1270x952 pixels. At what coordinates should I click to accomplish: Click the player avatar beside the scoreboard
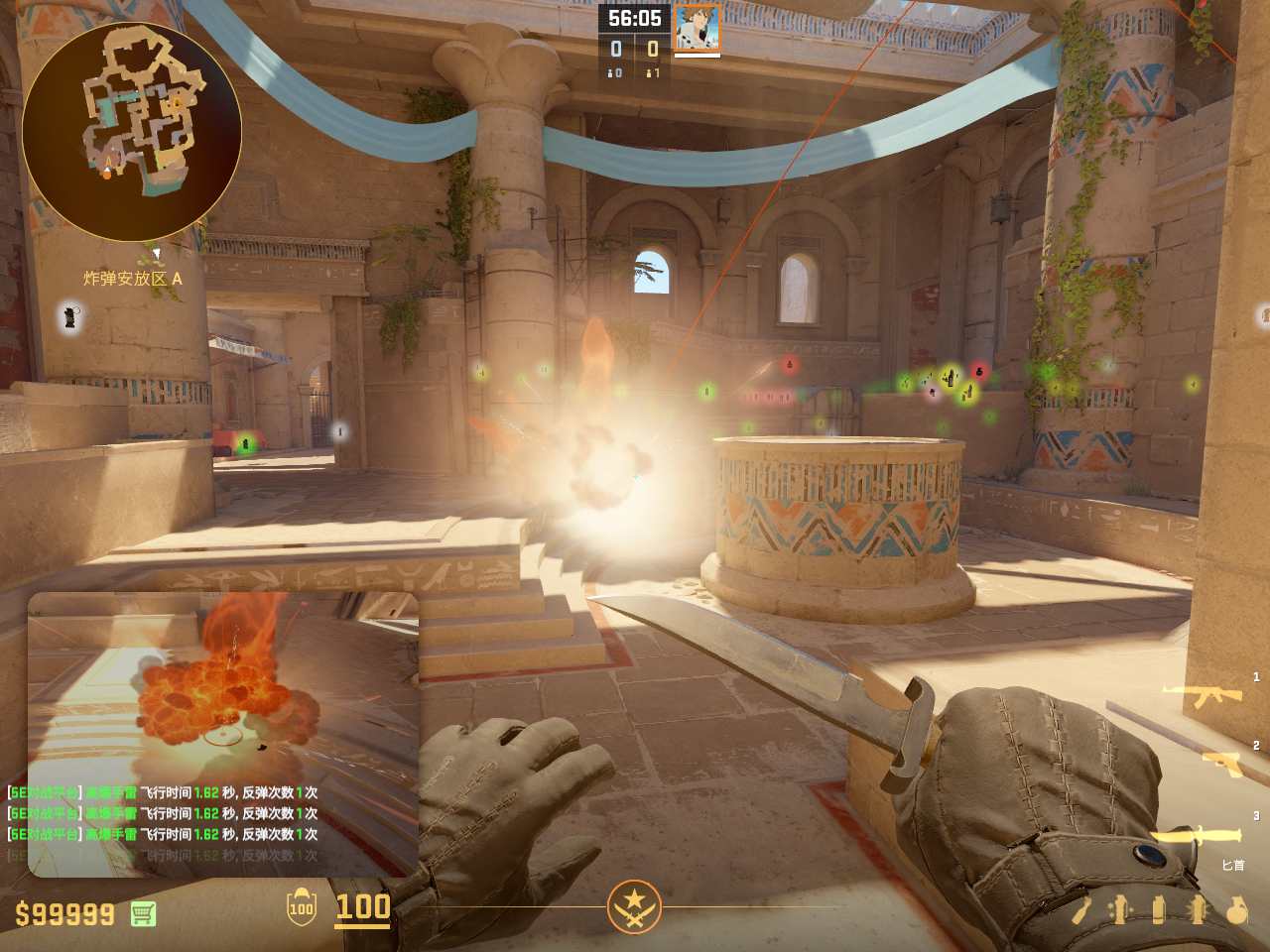point(698,28)
